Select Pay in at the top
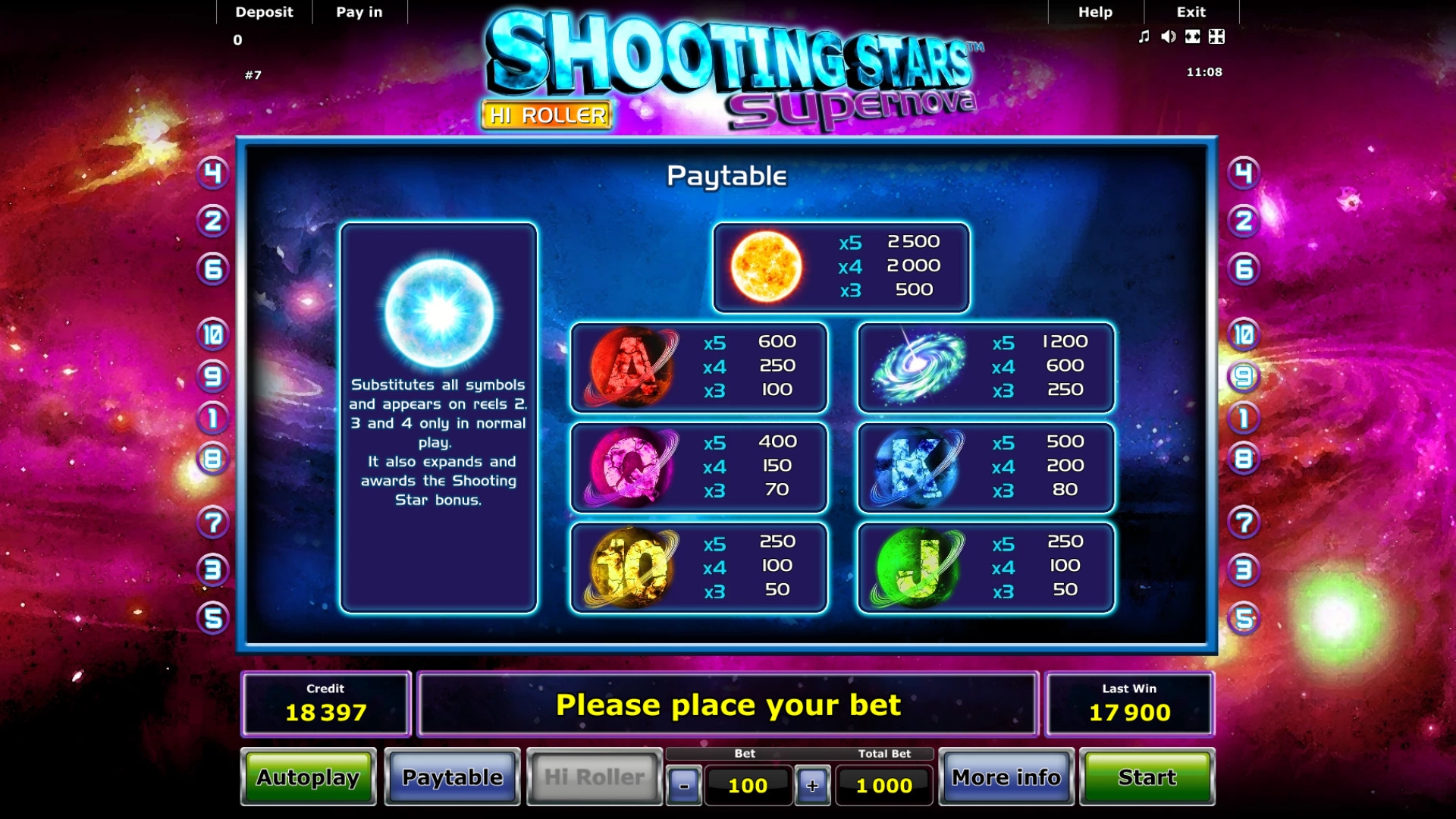Screen dimensions: 1456x819 click(359, 12)
